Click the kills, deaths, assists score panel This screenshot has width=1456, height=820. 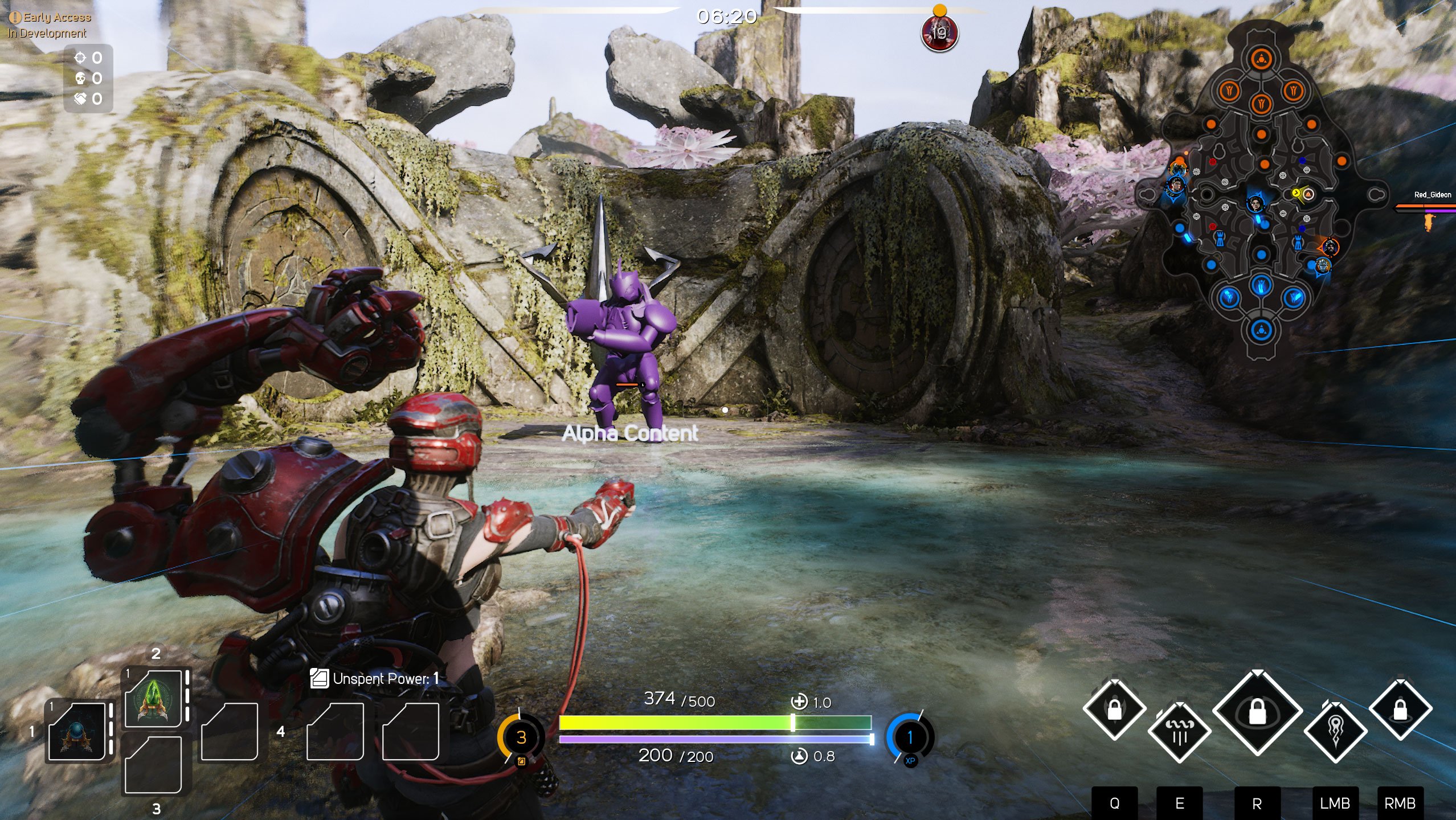tap(89, 78)
